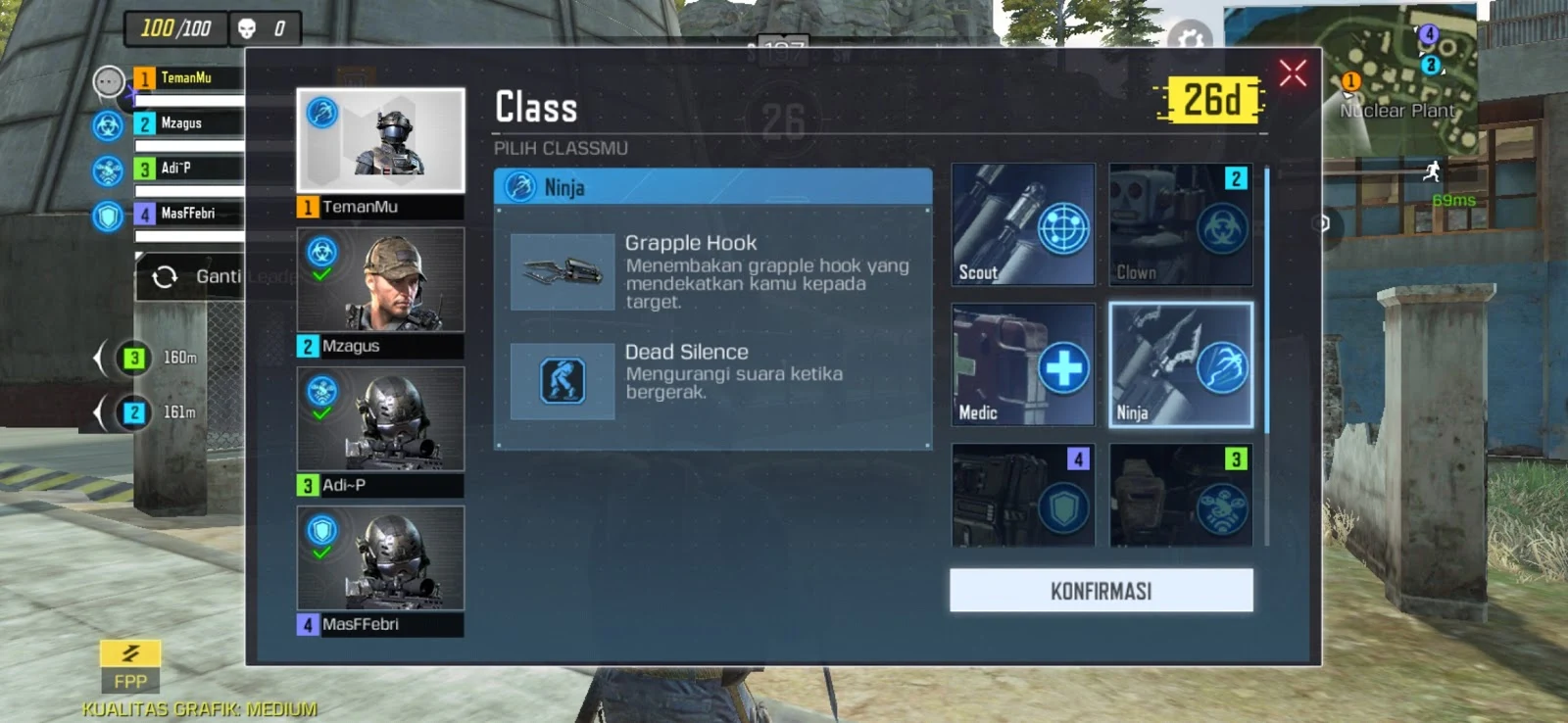Confirm the class with the KONFIRMASI button

tap(1101, 591)
